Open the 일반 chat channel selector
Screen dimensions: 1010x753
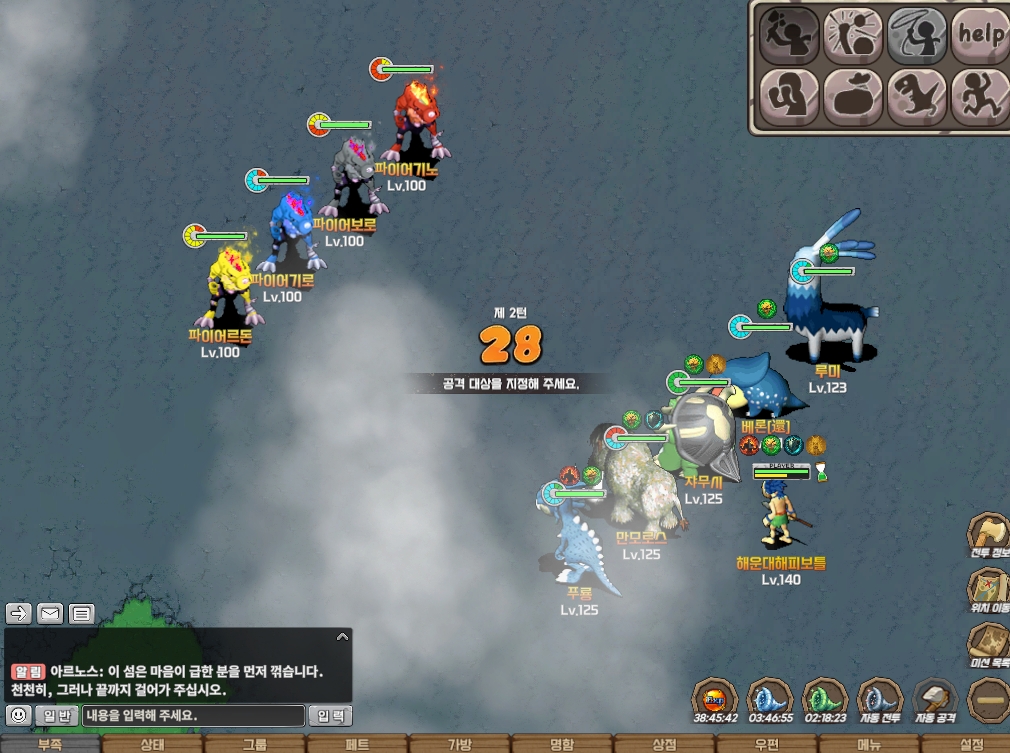coord(56,716)
